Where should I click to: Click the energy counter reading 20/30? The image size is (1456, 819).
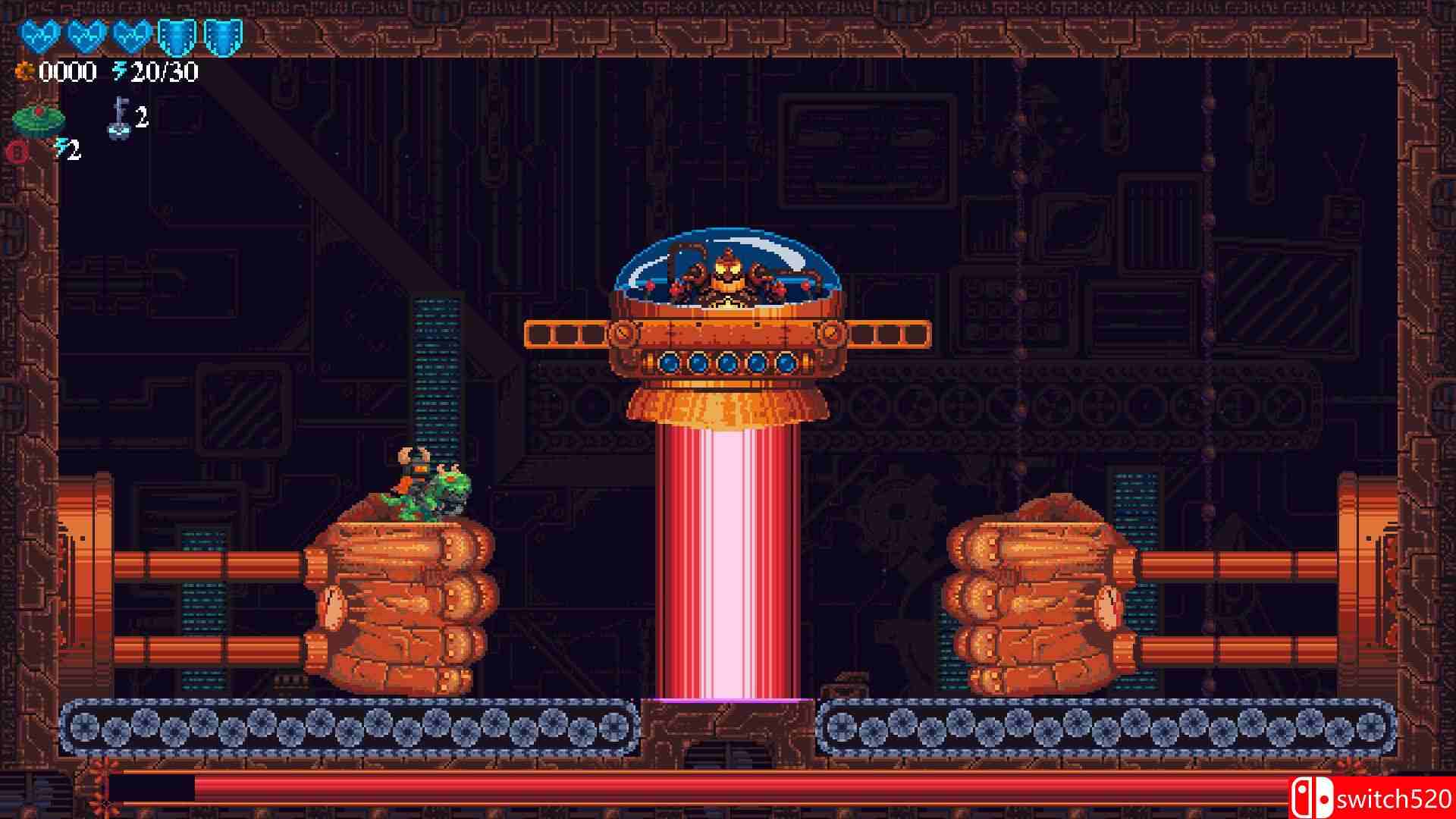click(165, 71)
